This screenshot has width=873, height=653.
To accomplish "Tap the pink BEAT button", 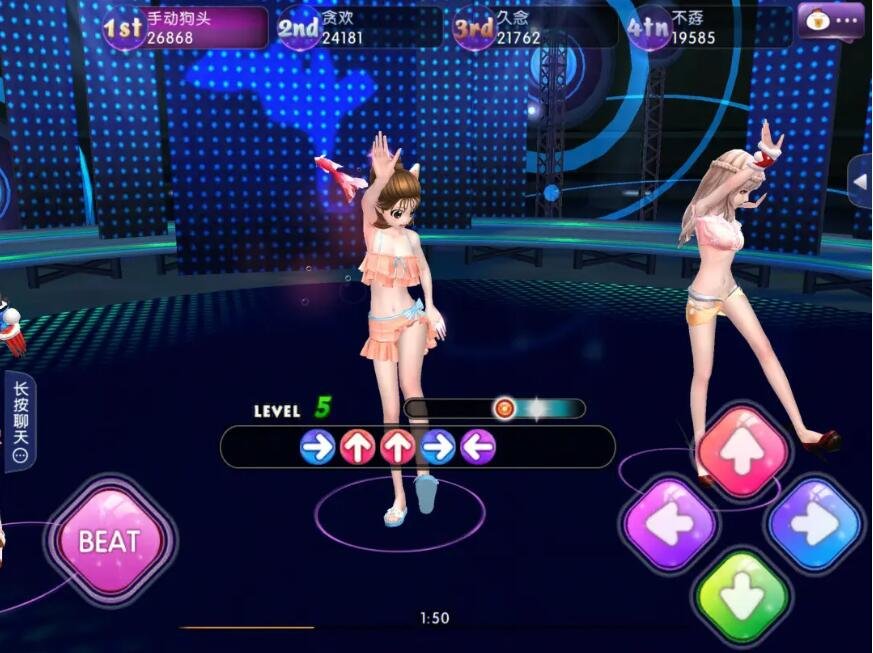I will (x=109, y=541).
